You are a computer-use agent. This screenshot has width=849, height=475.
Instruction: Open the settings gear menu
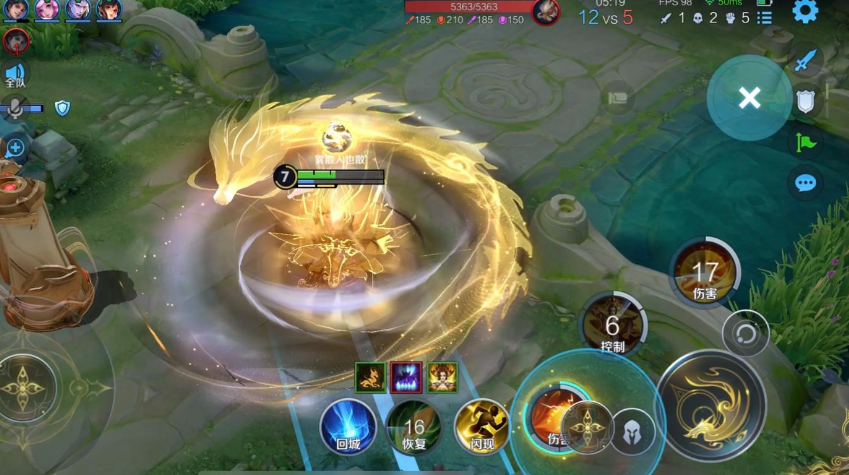tap(805, 12)
